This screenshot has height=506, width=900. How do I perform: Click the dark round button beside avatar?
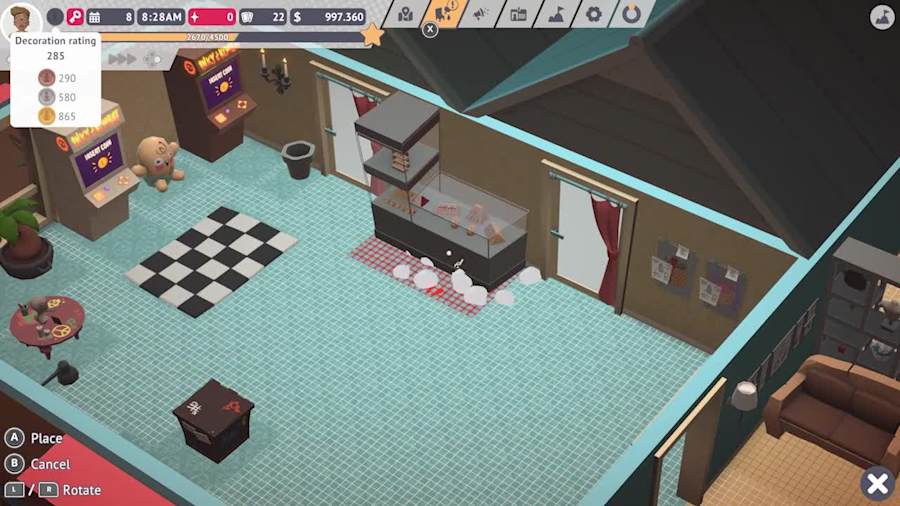pyautogui.click(x=55, y=16)
